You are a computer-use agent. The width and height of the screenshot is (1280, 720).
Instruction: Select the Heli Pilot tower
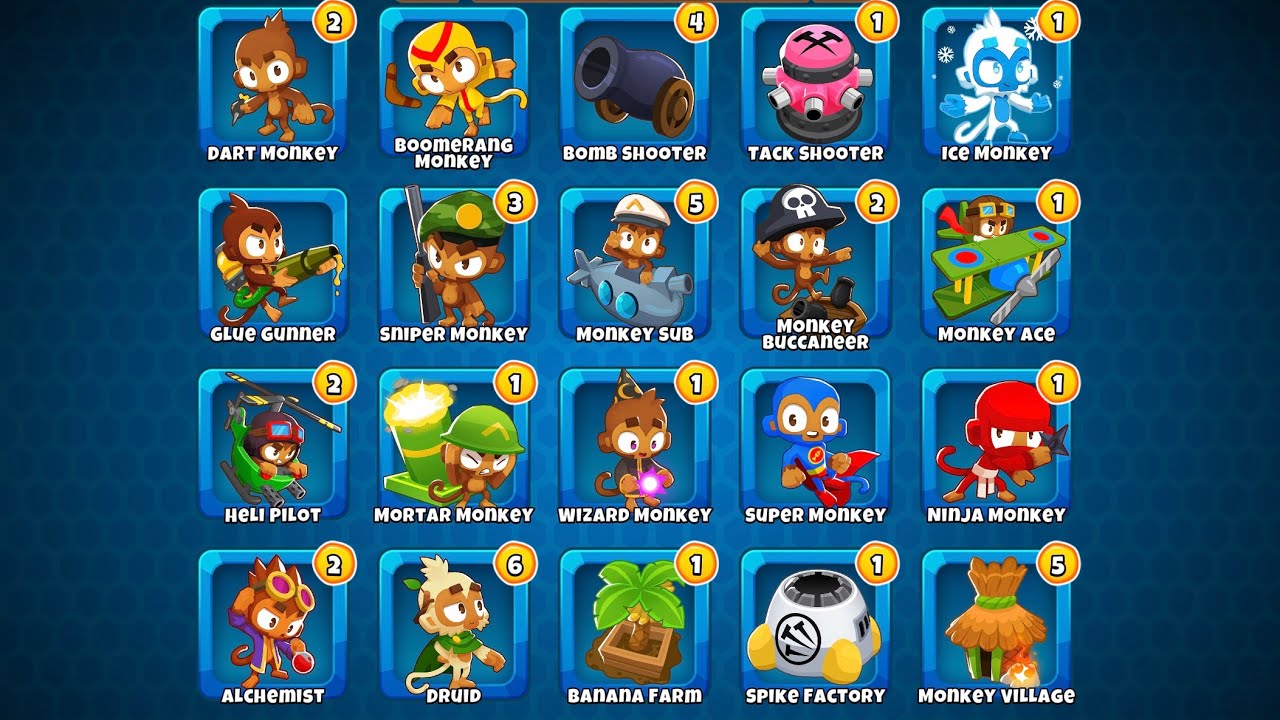272,444
